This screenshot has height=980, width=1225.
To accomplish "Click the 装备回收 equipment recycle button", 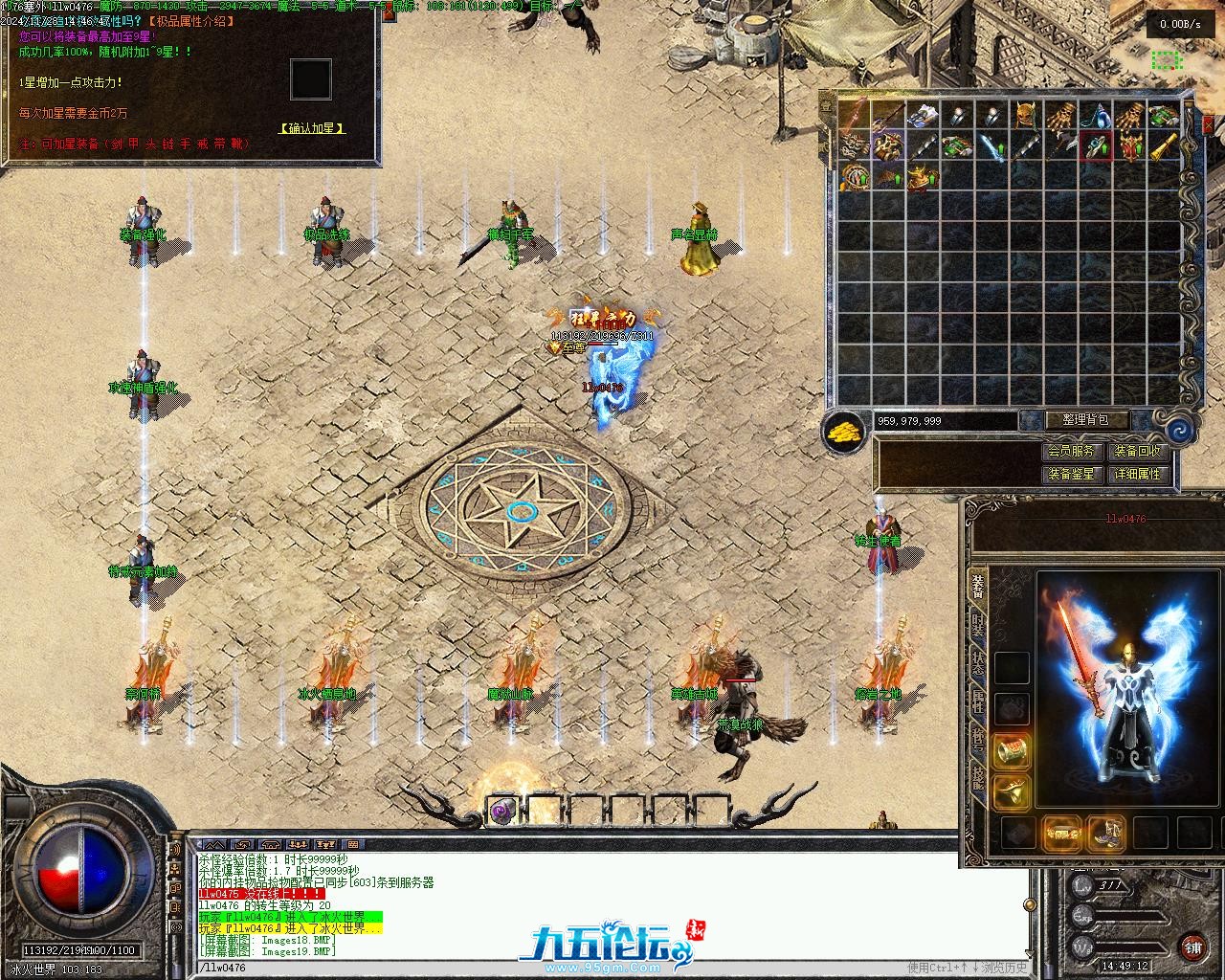I will [x=1137, y=452].
